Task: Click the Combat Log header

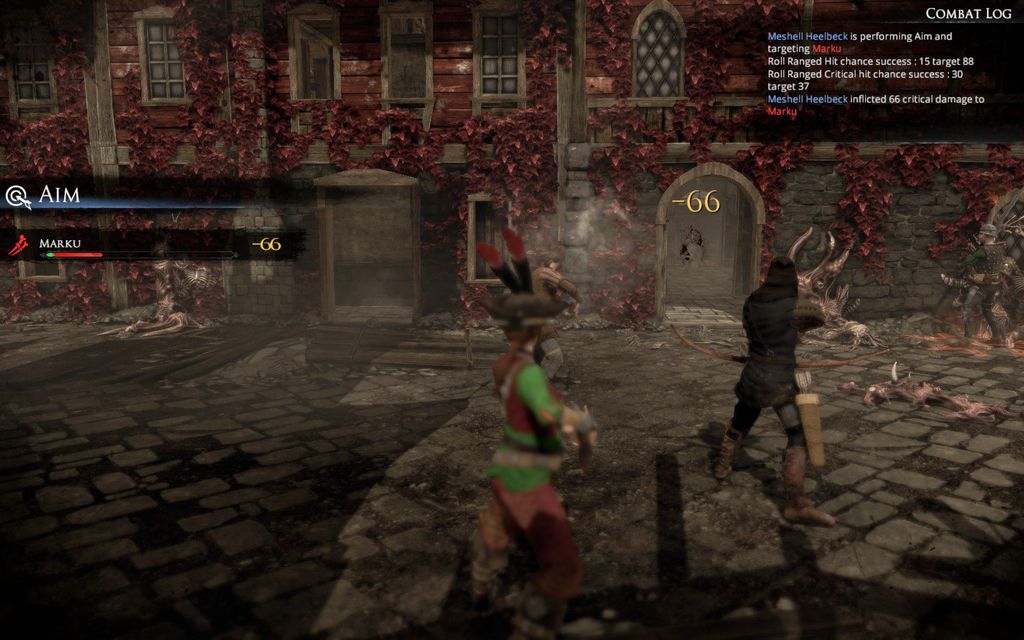Action: click(968, 13)
